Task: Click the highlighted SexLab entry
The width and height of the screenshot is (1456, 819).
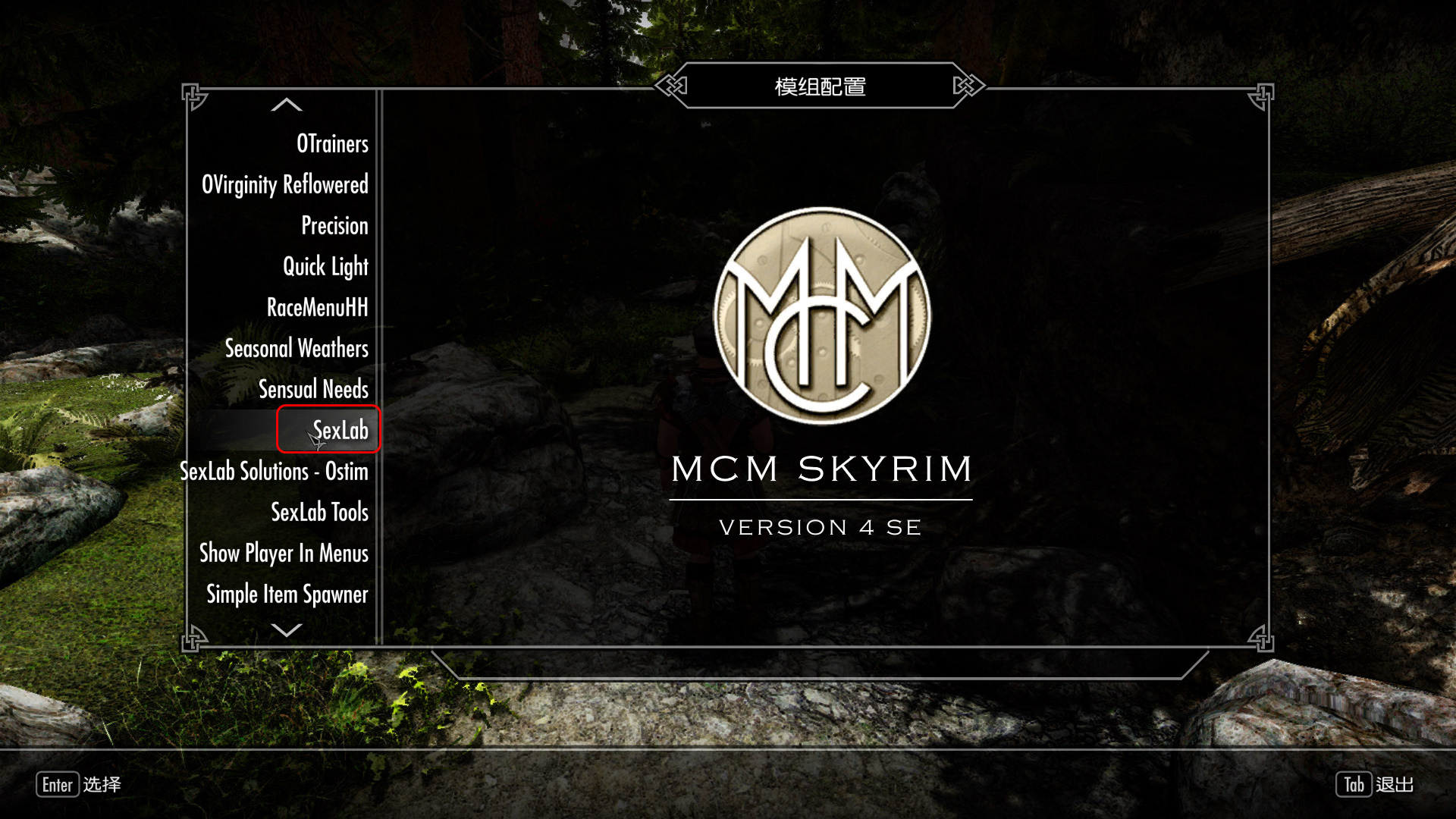Action: click(340, 430)
